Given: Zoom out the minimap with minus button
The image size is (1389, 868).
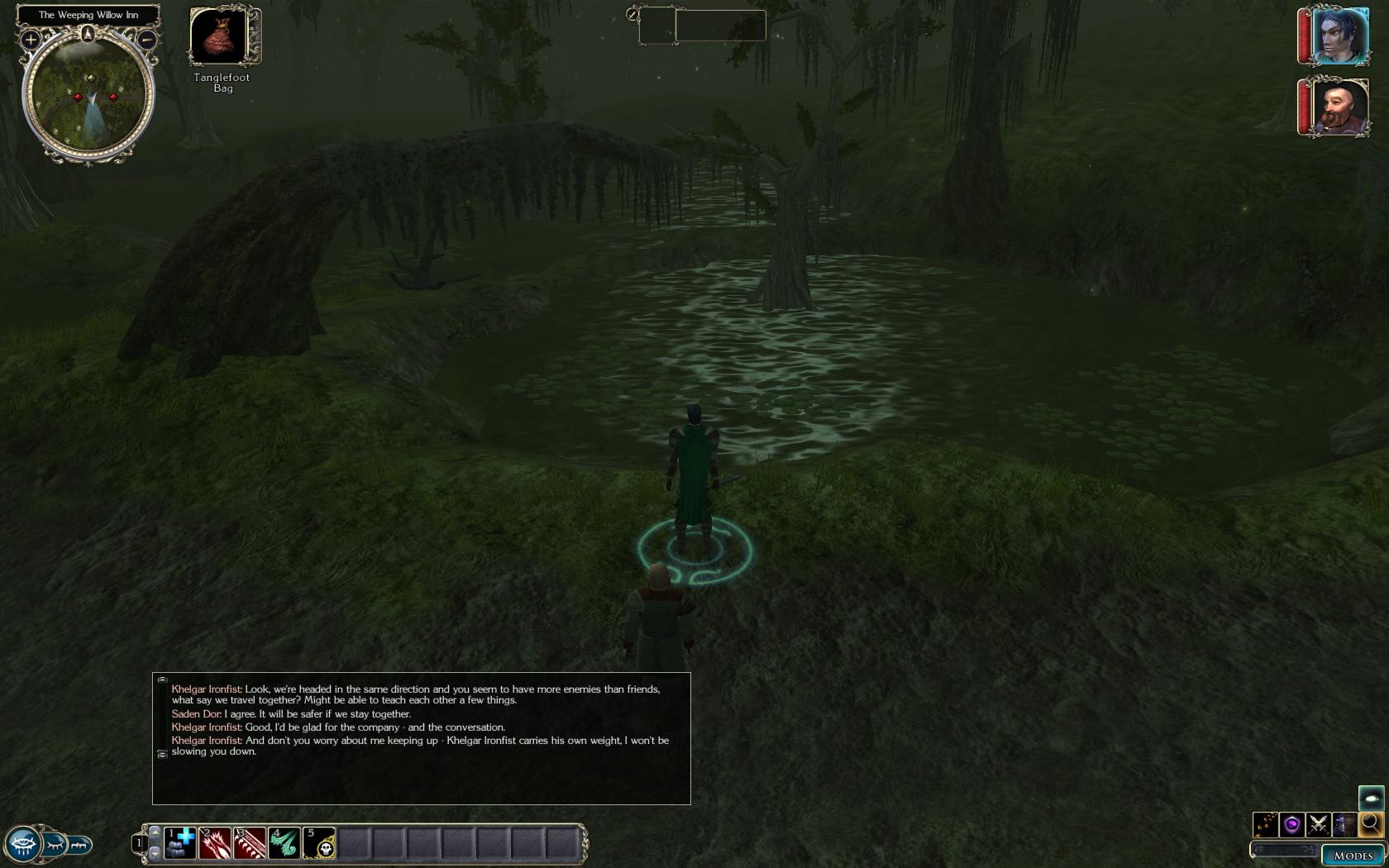Looking at the screenshot, I should pyautogui.click(x=146, y=39).
